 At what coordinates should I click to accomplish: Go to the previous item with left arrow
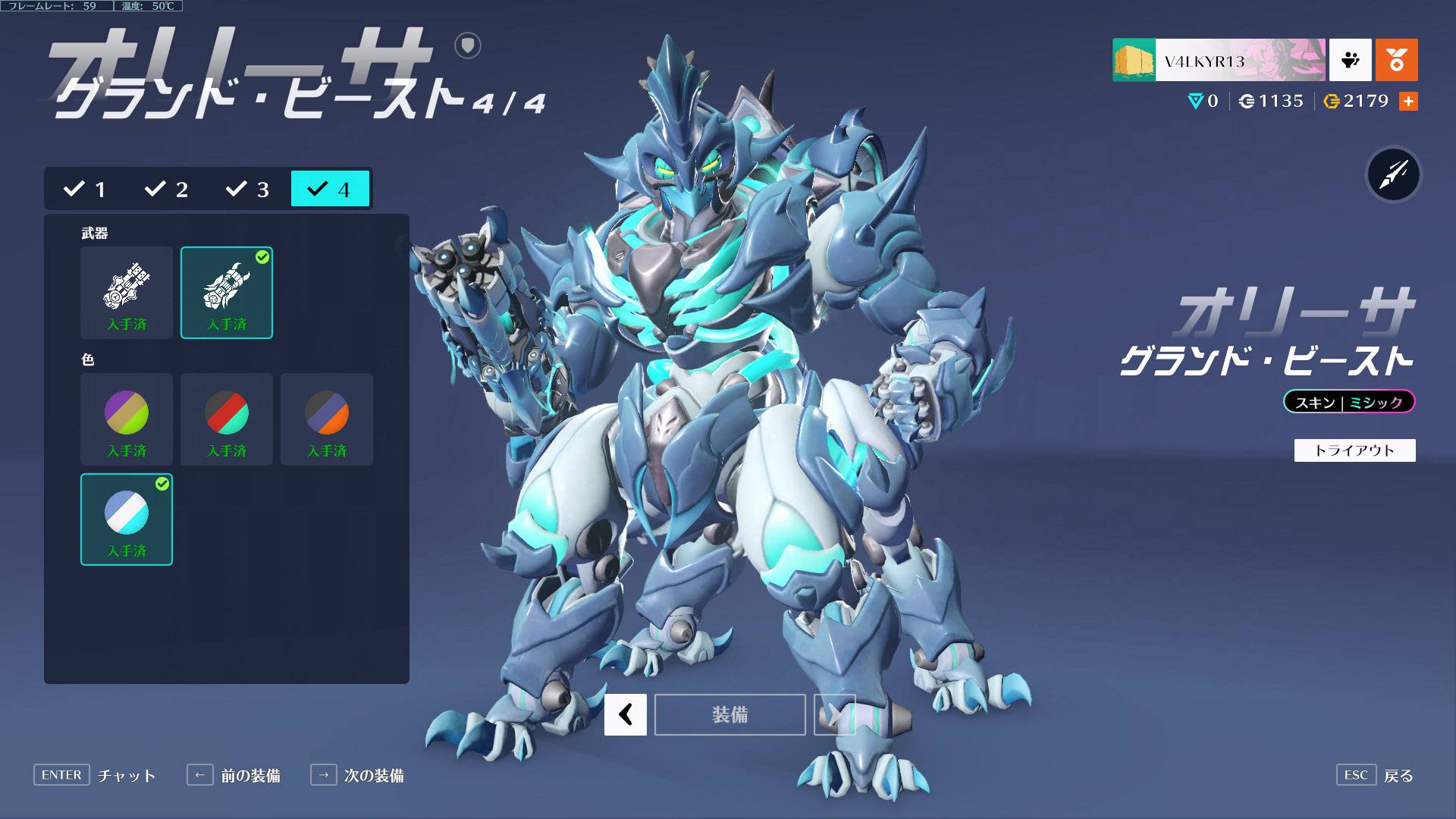626,714
